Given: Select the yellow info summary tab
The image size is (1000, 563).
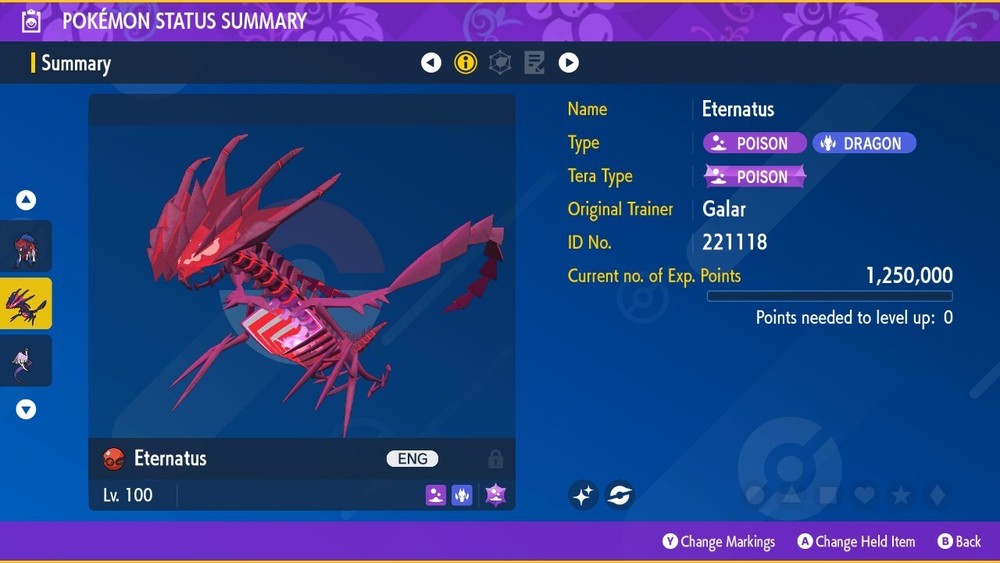Looking at the screenshot, I should pyautogui.click(x=465, y=63).
